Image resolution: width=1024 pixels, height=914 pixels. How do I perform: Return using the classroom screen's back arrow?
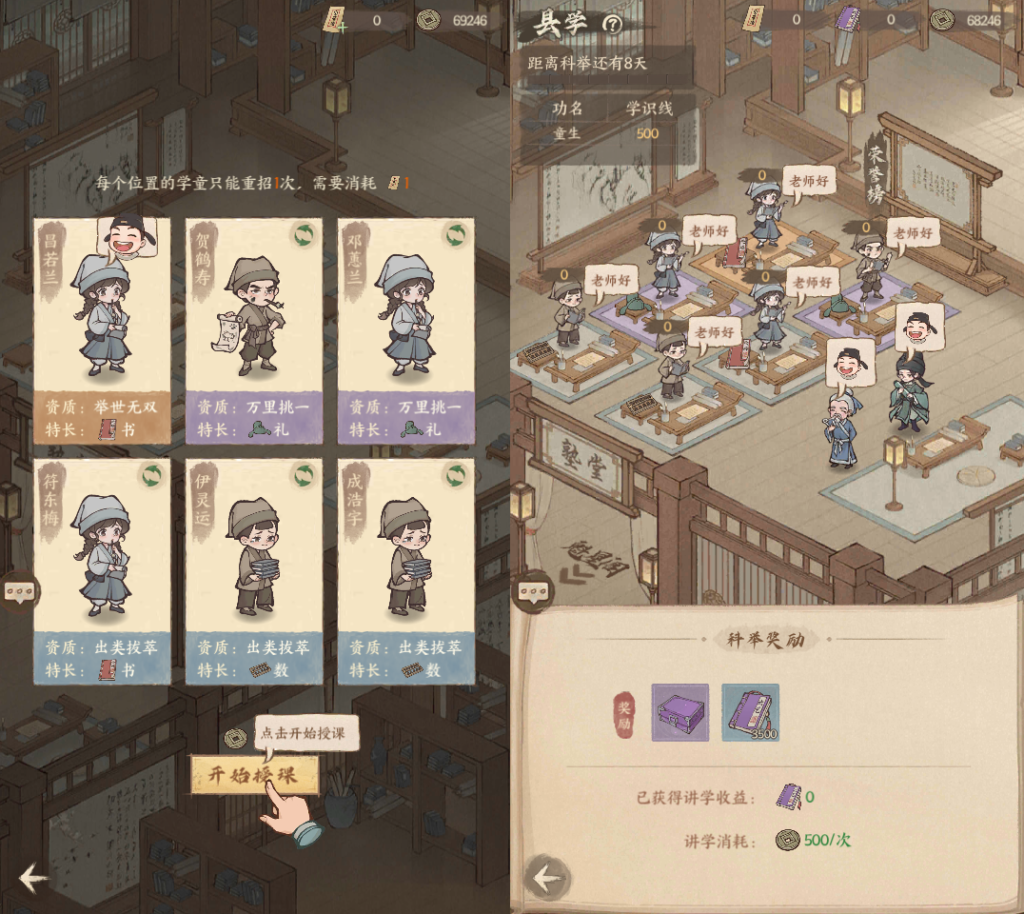pyautogui.click(x=546, y=879)
